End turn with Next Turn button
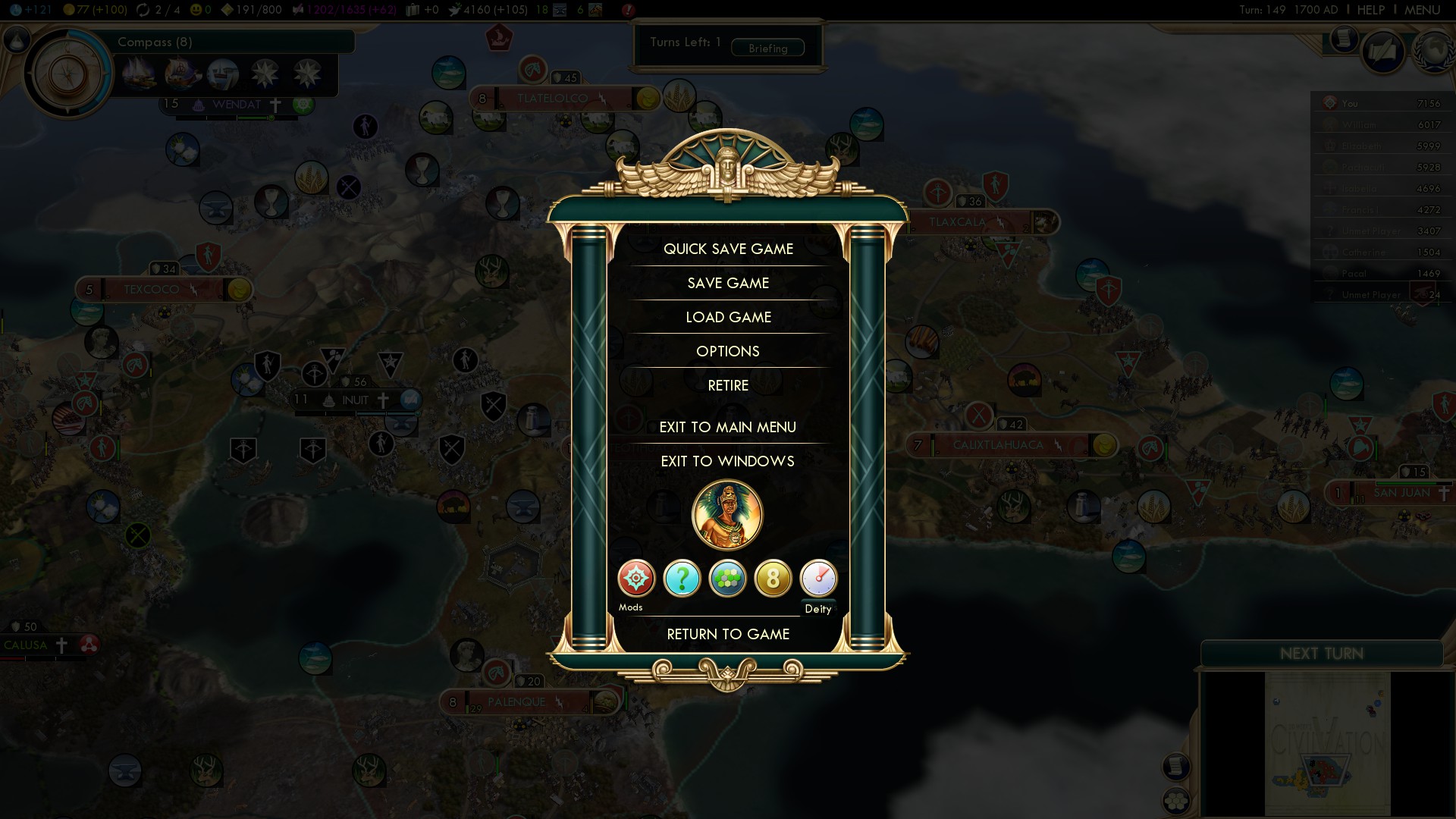The height and width of the screenshot is (819, 1456). [x=1321, y=654]
